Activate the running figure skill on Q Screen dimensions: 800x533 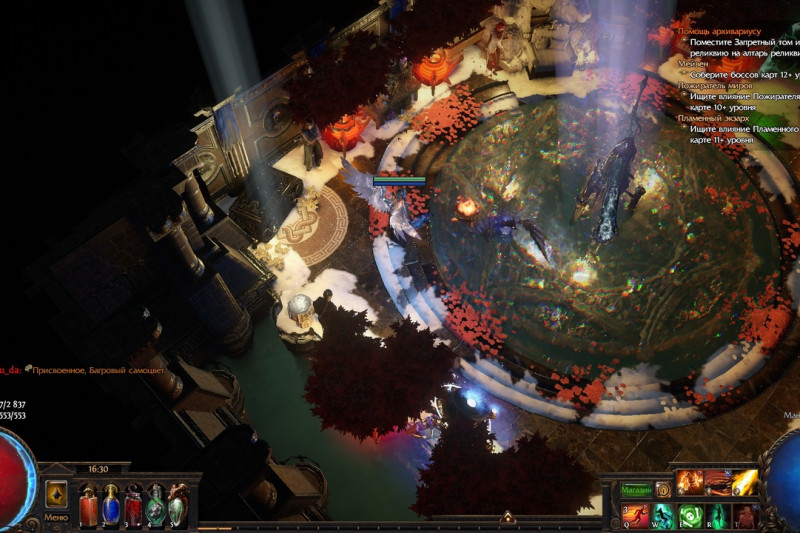pyautogui.click(x=636, y=516)
